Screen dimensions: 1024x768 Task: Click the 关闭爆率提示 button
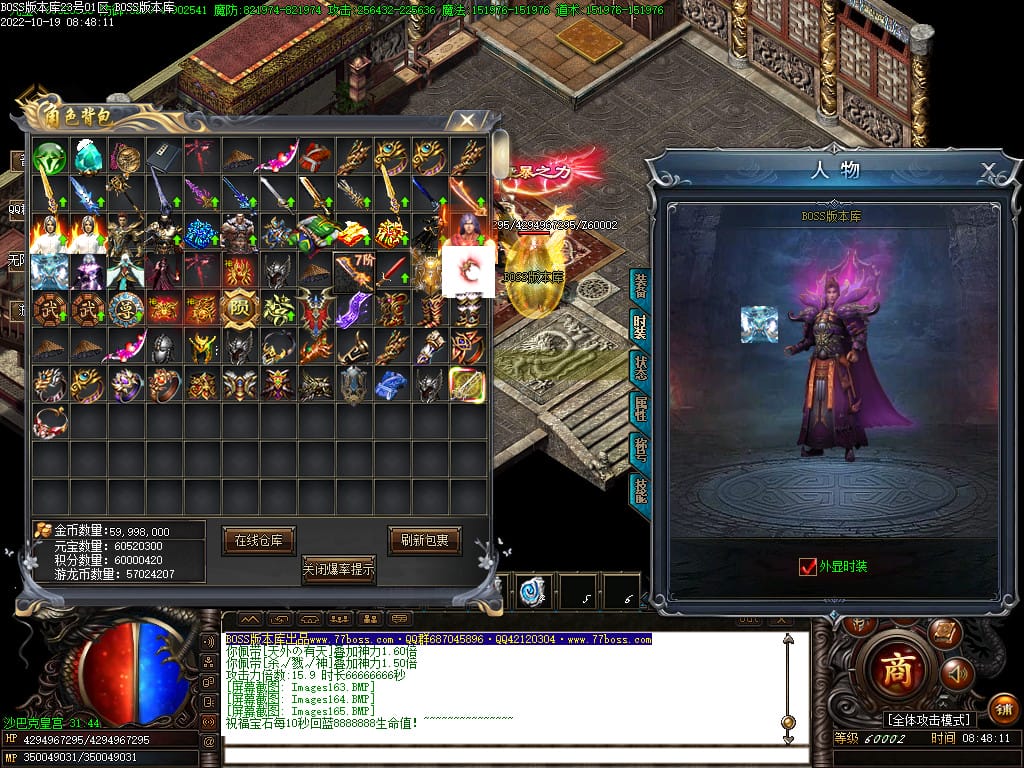338,569
